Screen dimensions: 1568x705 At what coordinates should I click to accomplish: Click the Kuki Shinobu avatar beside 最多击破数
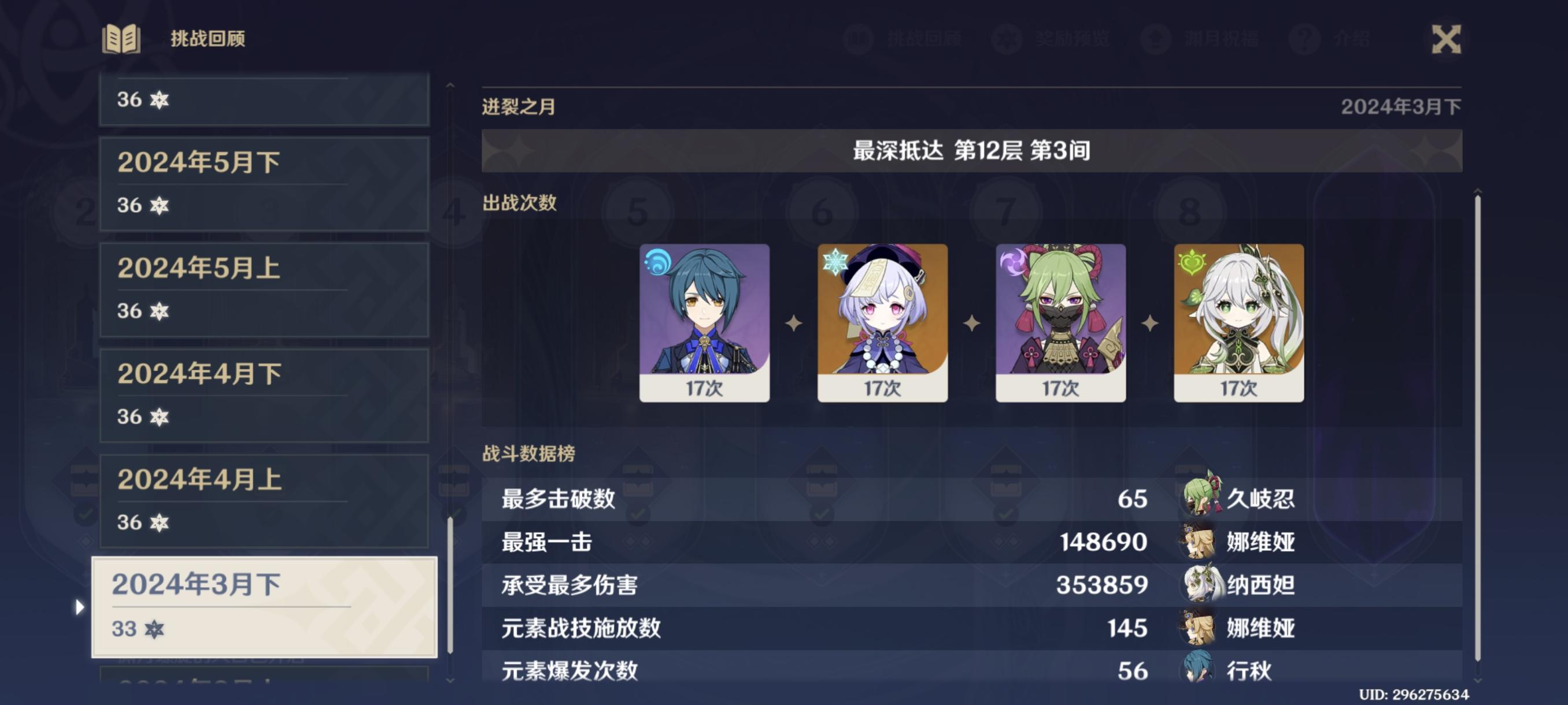pyautogui.click(x=1202, y=500)
